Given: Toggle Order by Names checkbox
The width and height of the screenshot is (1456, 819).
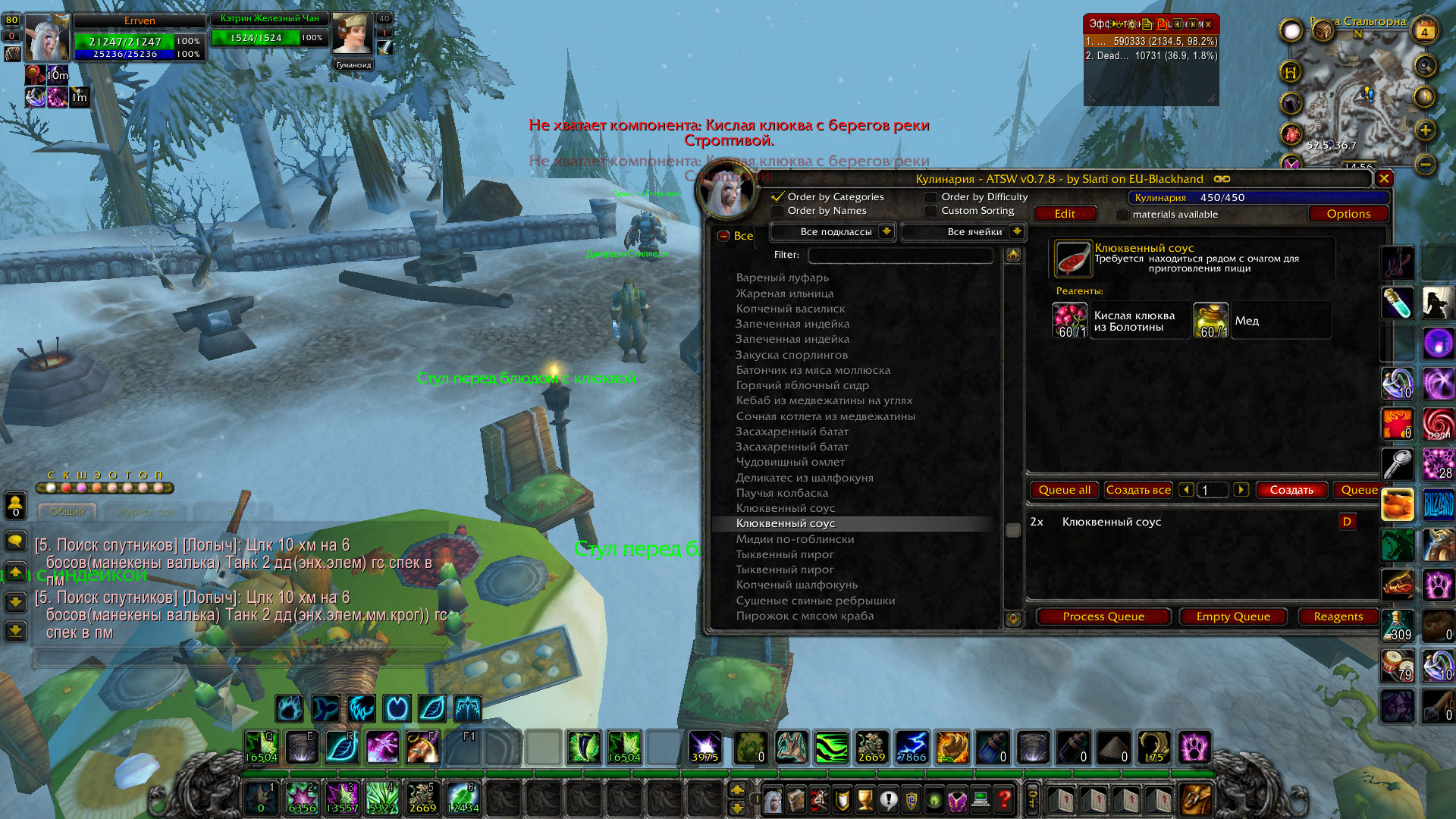Looking at the screenshot, I should tap(778, 211).
